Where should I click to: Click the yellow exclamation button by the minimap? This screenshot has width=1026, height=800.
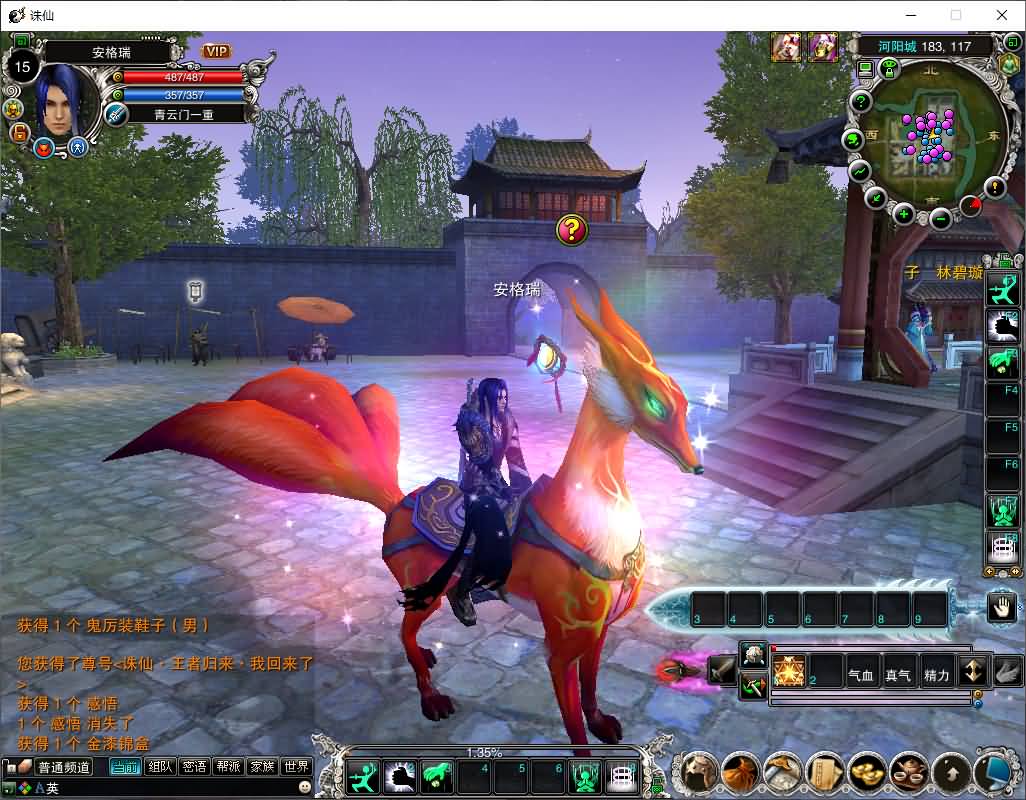tap(995, 186)
